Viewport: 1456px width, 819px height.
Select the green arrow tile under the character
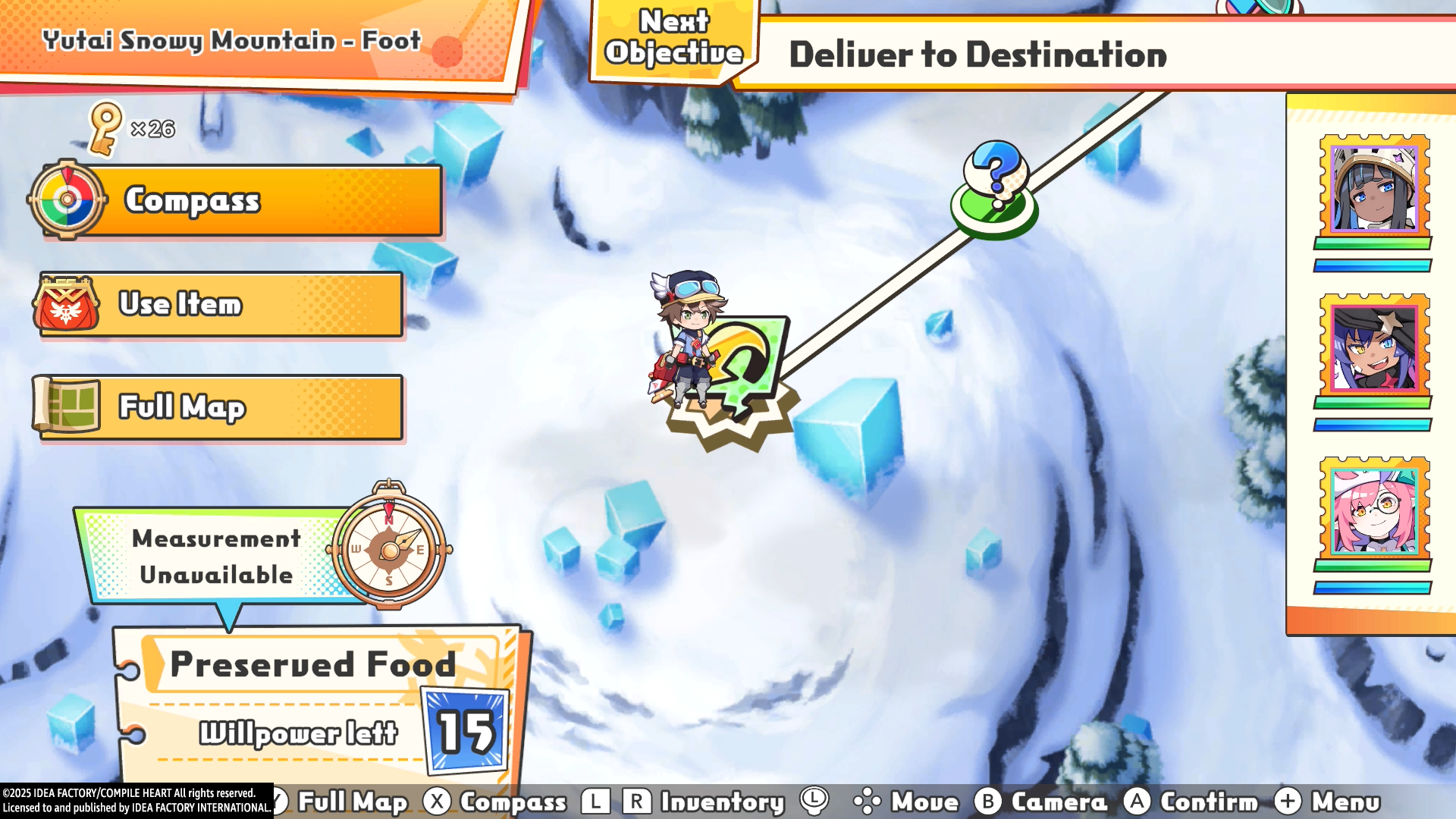[x=747, y=360]
